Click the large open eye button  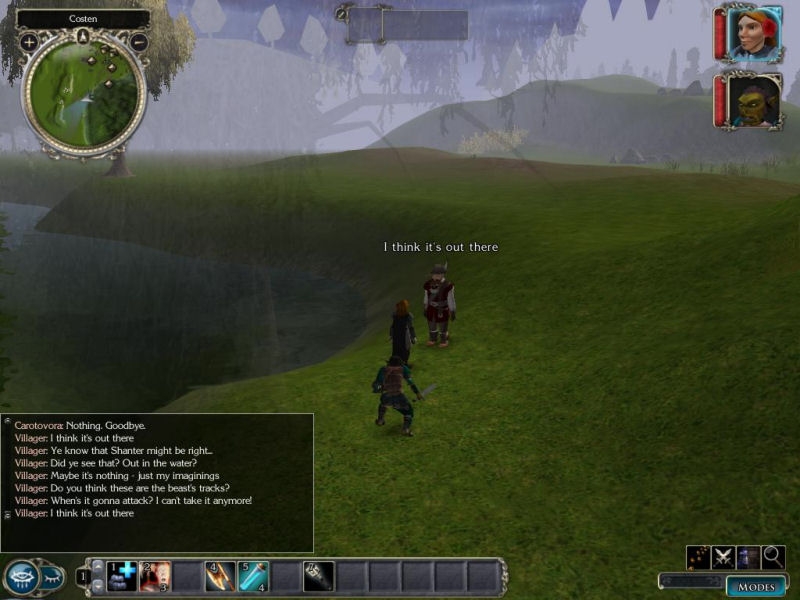pyautogui.click(x=21, y=576)
